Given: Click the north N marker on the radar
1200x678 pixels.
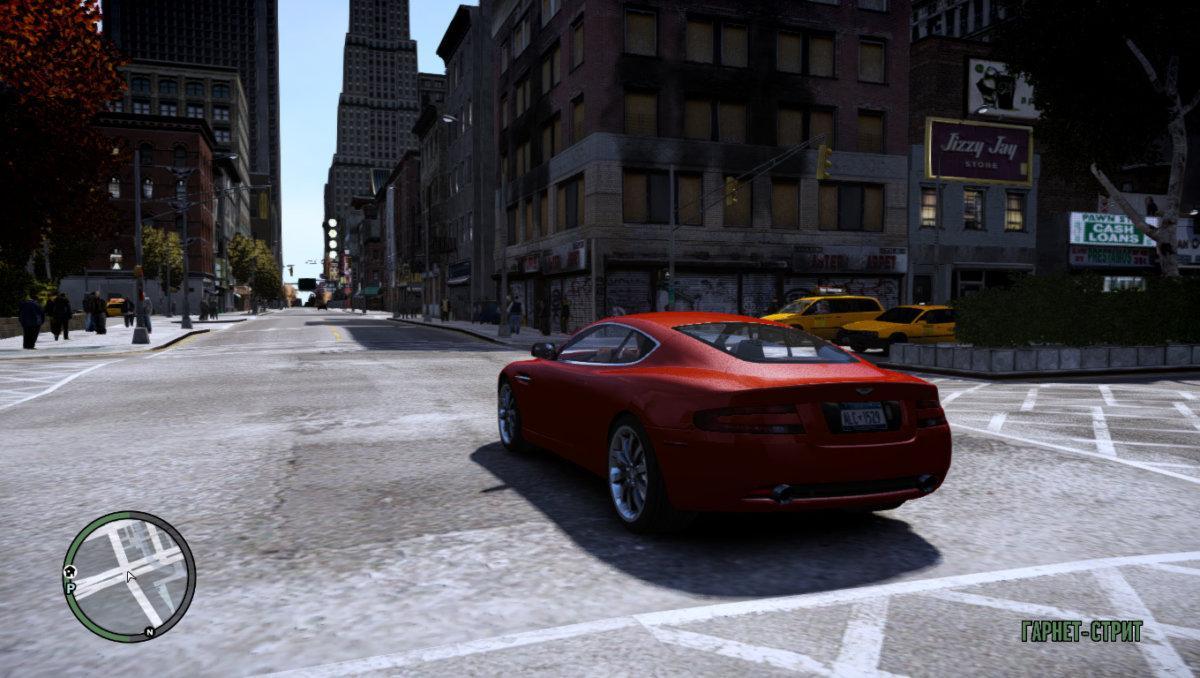Looking at the screenshot, I should 149,631.
